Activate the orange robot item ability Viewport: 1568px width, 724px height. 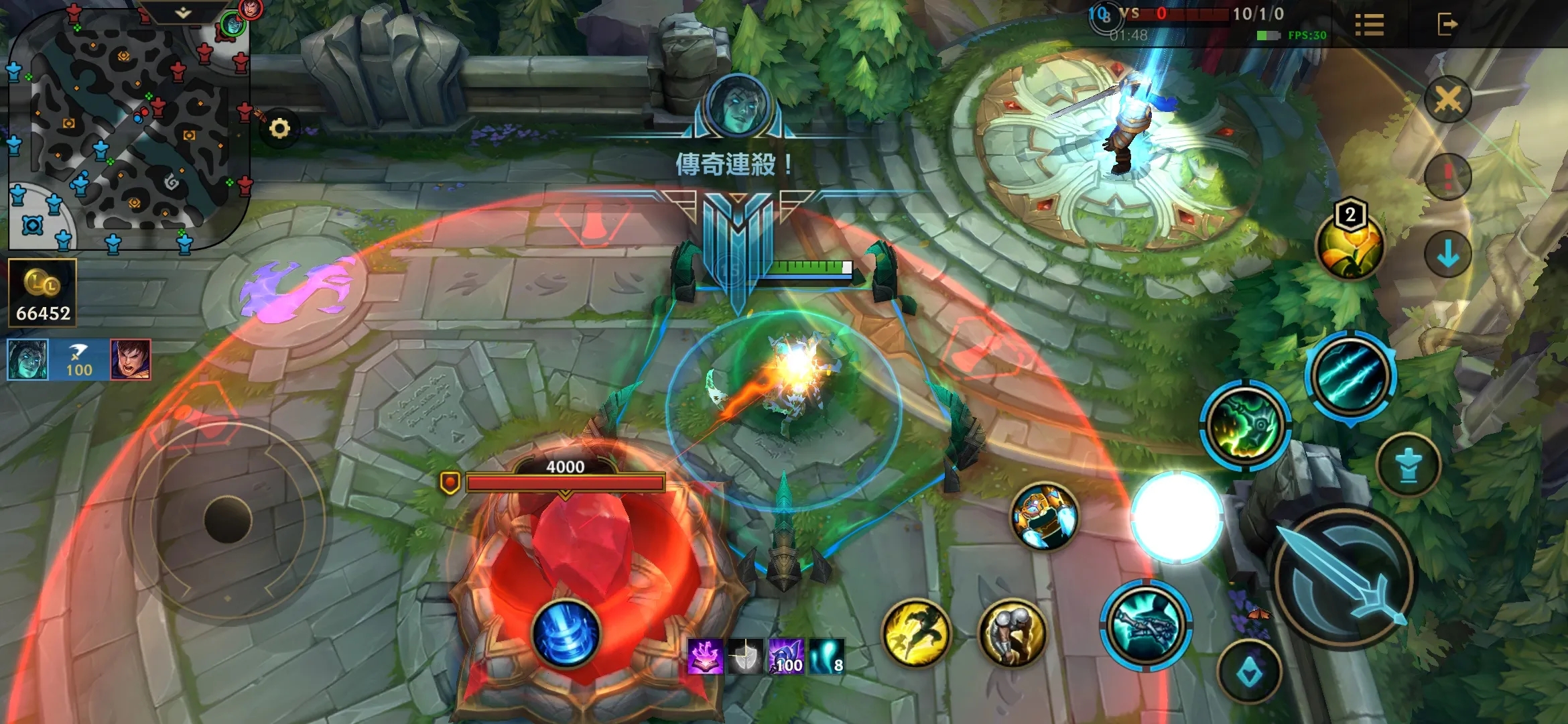coord(1044,517)
